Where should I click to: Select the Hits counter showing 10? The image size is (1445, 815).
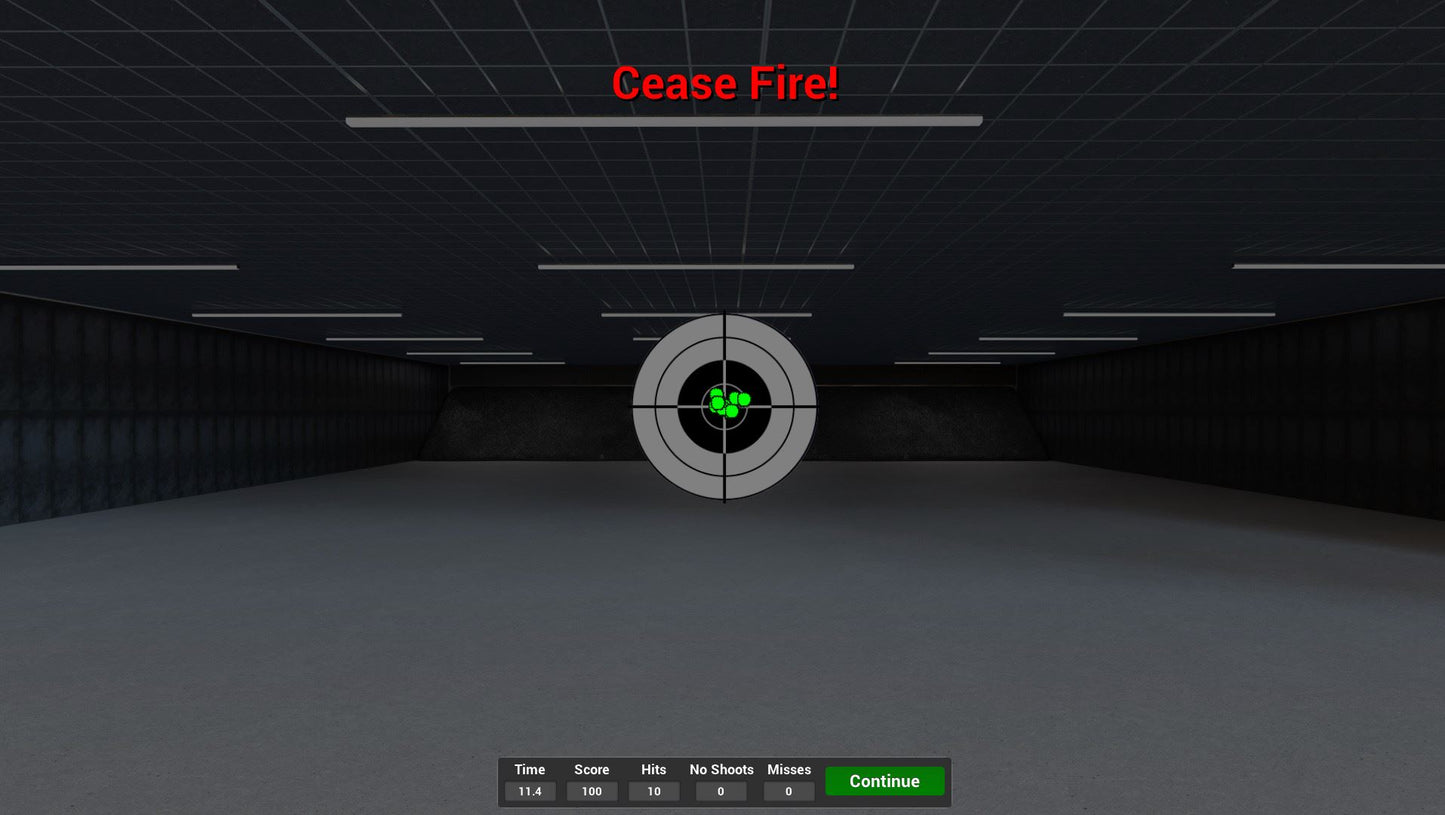pyautogui.click(x=653, y=791)
